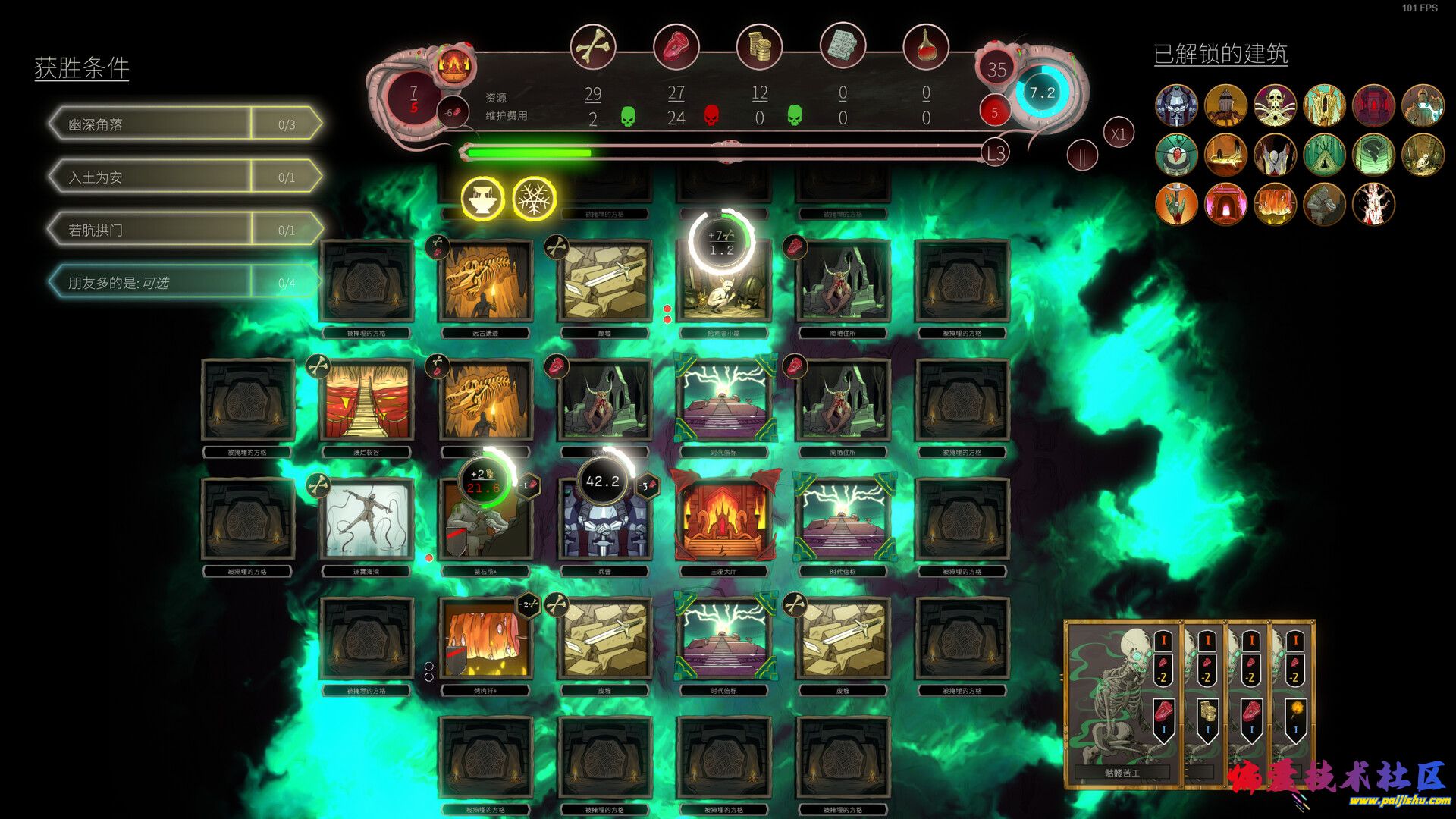
Task: Activate the glowing chalice power icon
Action: coord(482,199)
